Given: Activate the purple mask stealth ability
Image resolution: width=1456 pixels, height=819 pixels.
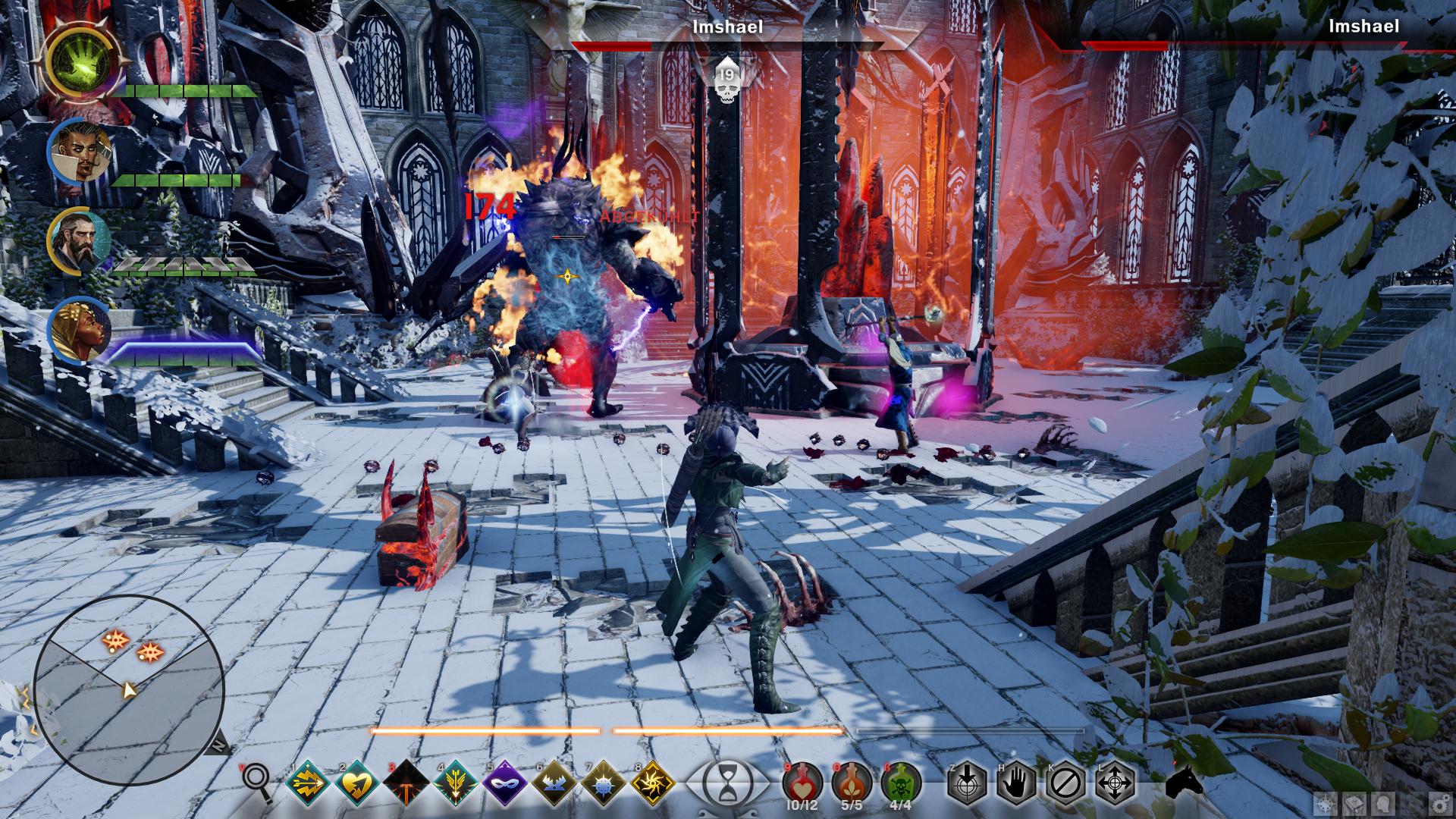Looking at the screenshot, I should point(506,783).
